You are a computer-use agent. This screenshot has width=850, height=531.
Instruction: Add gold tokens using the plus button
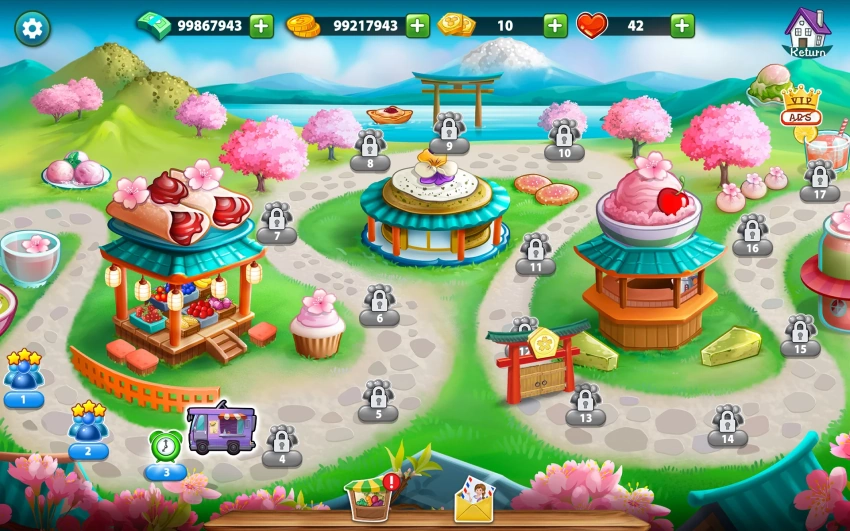(555, 26)
